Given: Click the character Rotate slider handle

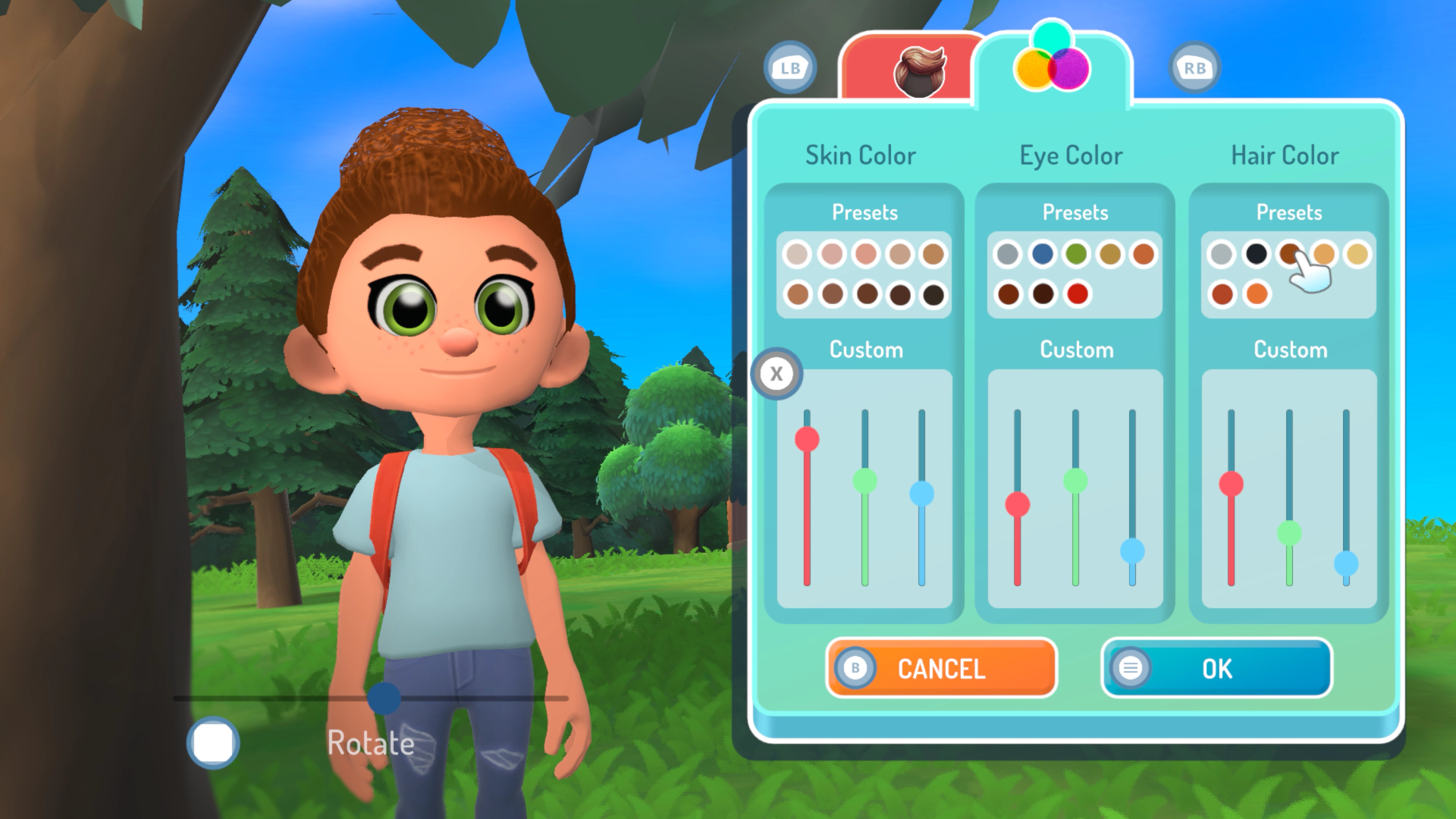Looking at the screenshot, I should pyautogui.click(x=384, y=698).
